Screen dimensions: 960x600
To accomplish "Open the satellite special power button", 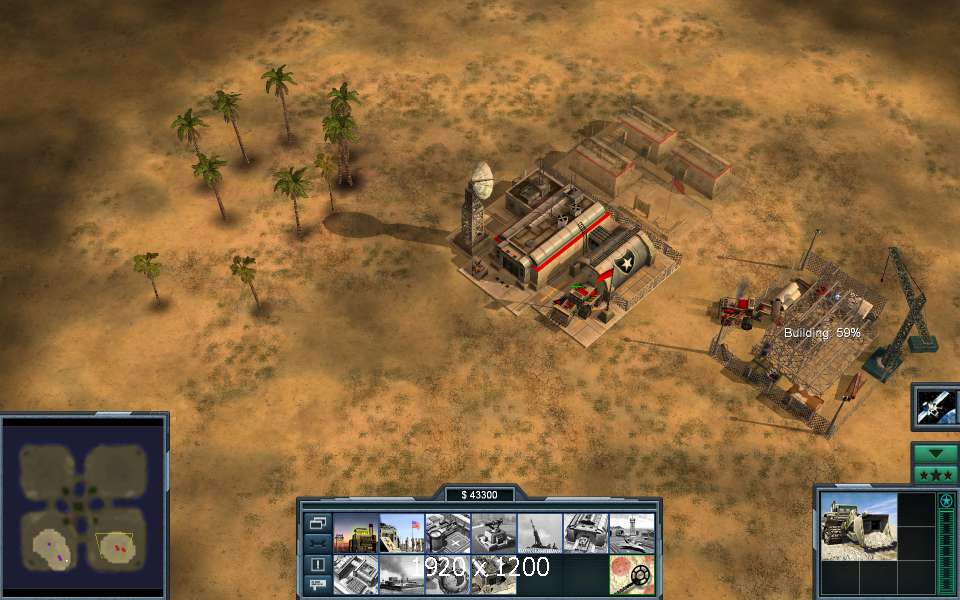I will [x=936, y=408].
